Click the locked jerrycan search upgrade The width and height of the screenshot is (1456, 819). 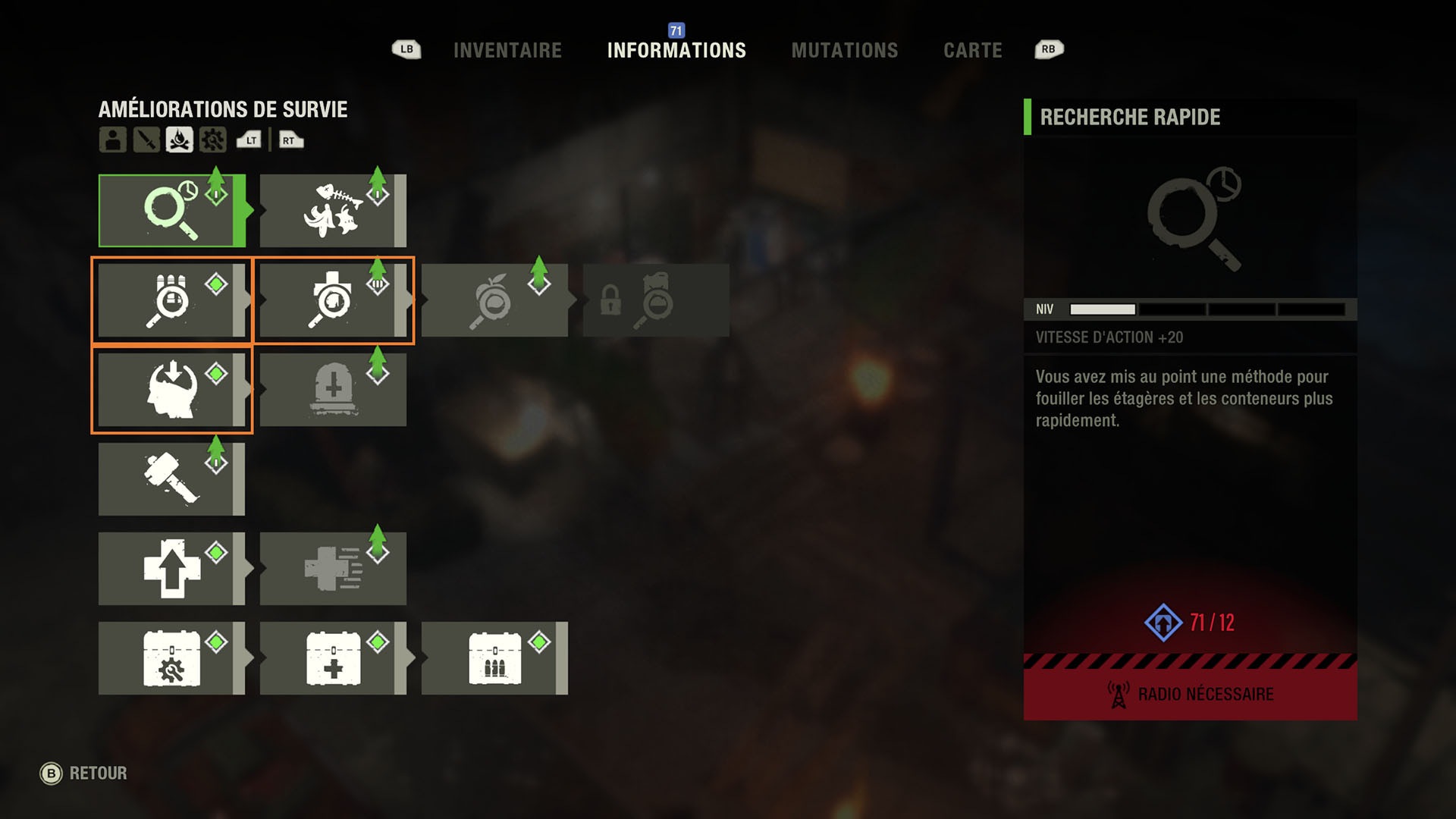tap(655, 300)
